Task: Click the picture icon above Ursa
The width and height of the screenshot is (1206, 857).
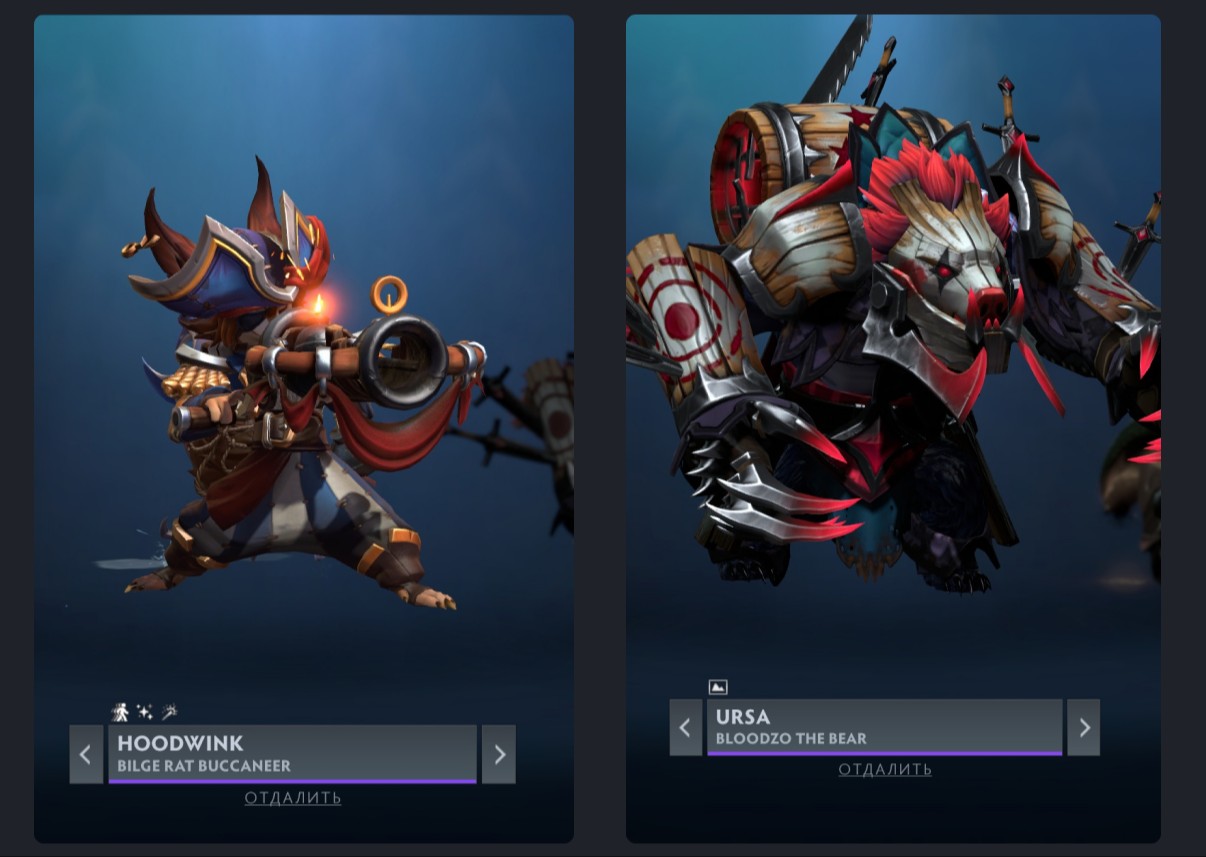Action: [x=717, y=687]
